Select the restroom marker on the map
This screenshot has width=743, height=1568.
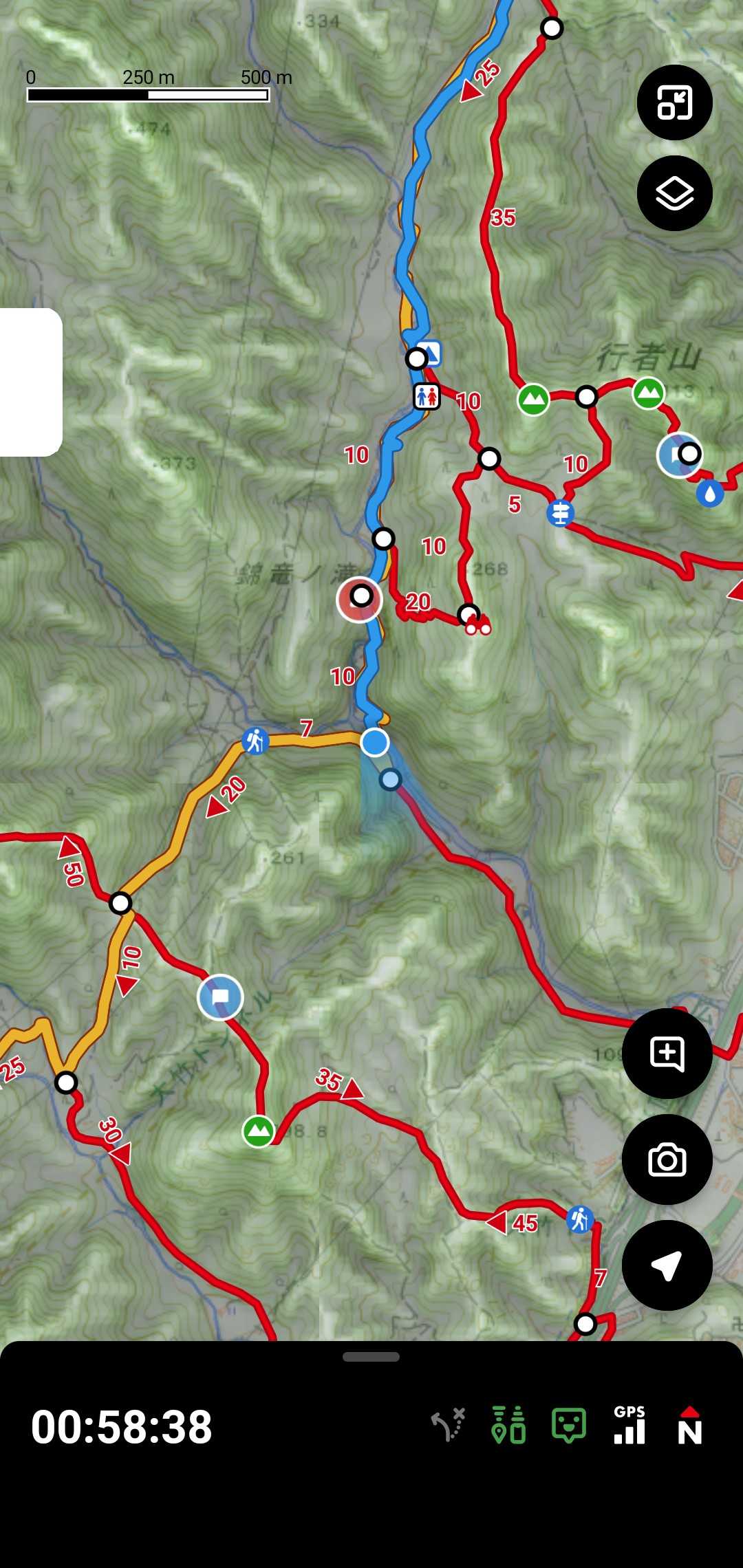[427, 397]
